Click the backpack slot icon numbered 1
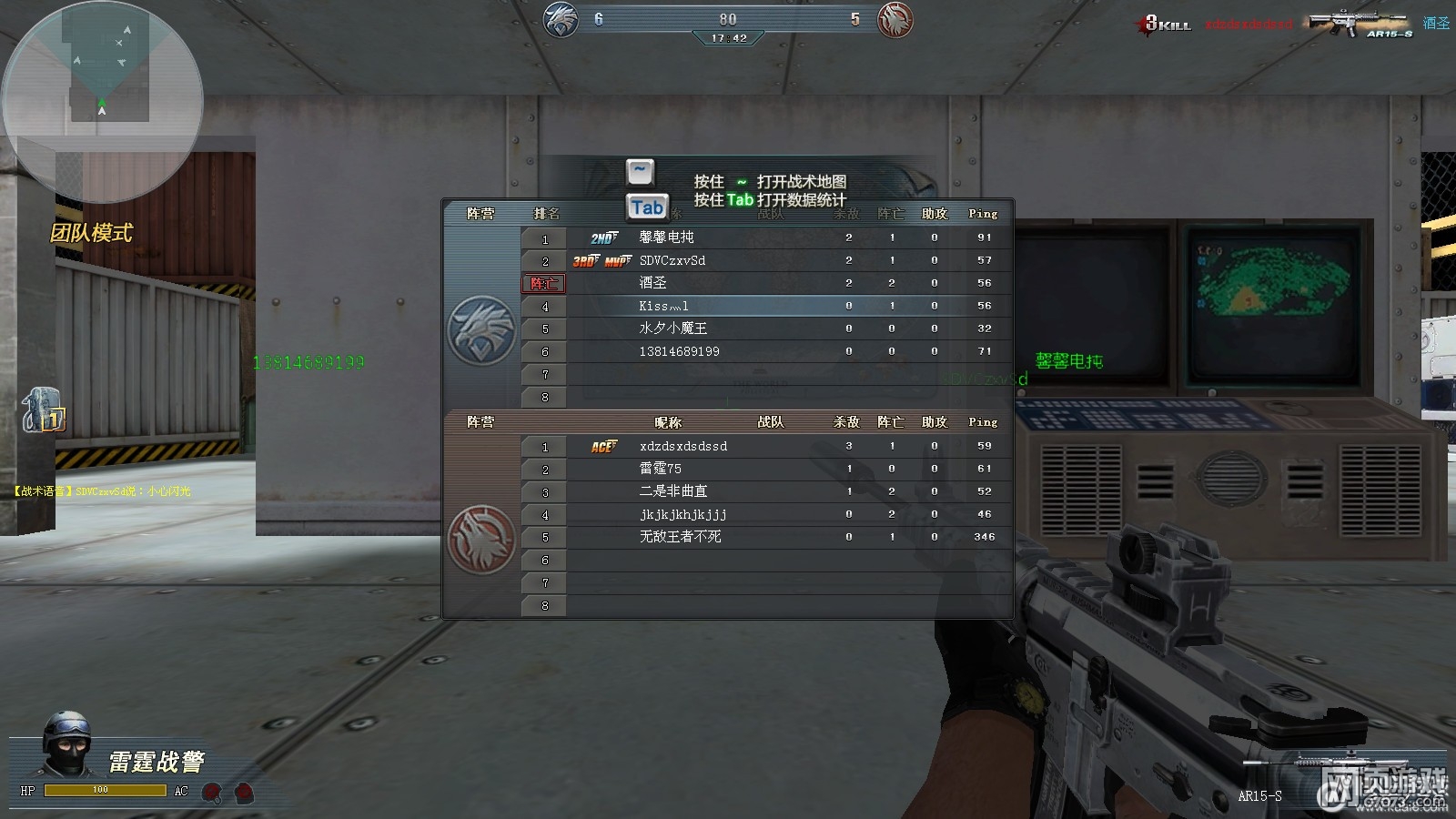Image resolution: width=1456 pixels, height=819 pixels. tap(42, 410)
